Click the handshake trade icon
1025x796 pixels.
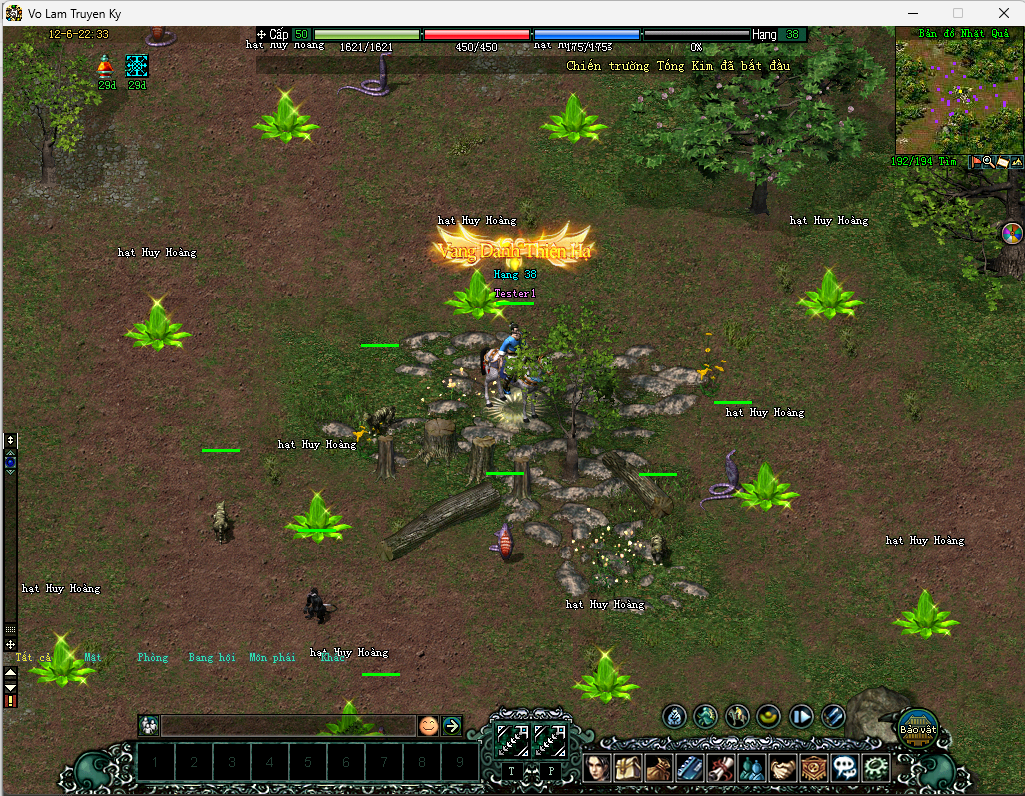(783, 767)
